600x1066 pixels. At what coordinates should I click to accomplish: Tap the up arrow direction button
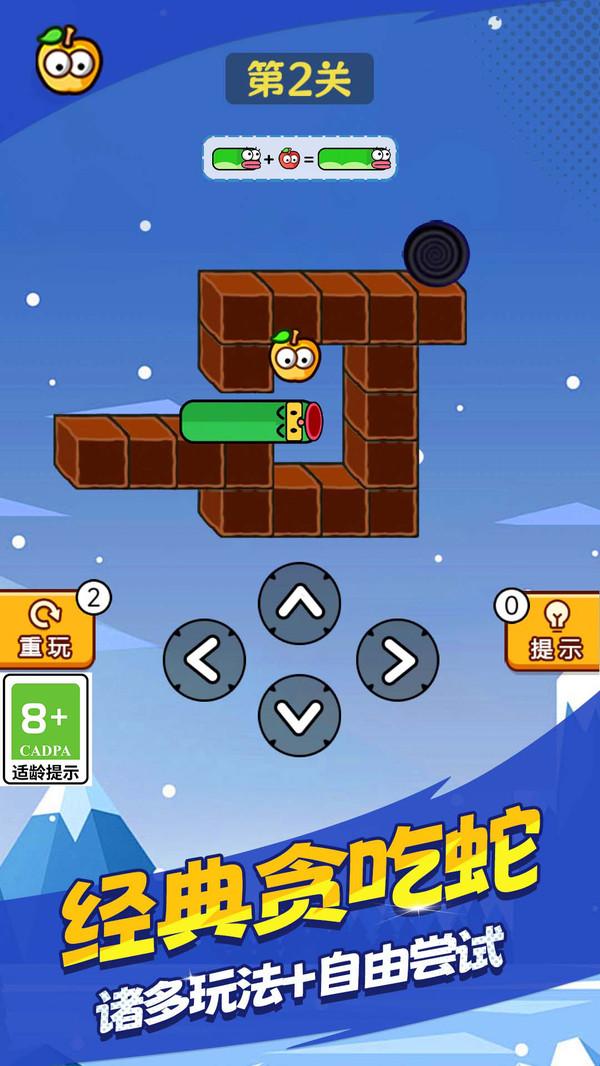click(299, 604)
